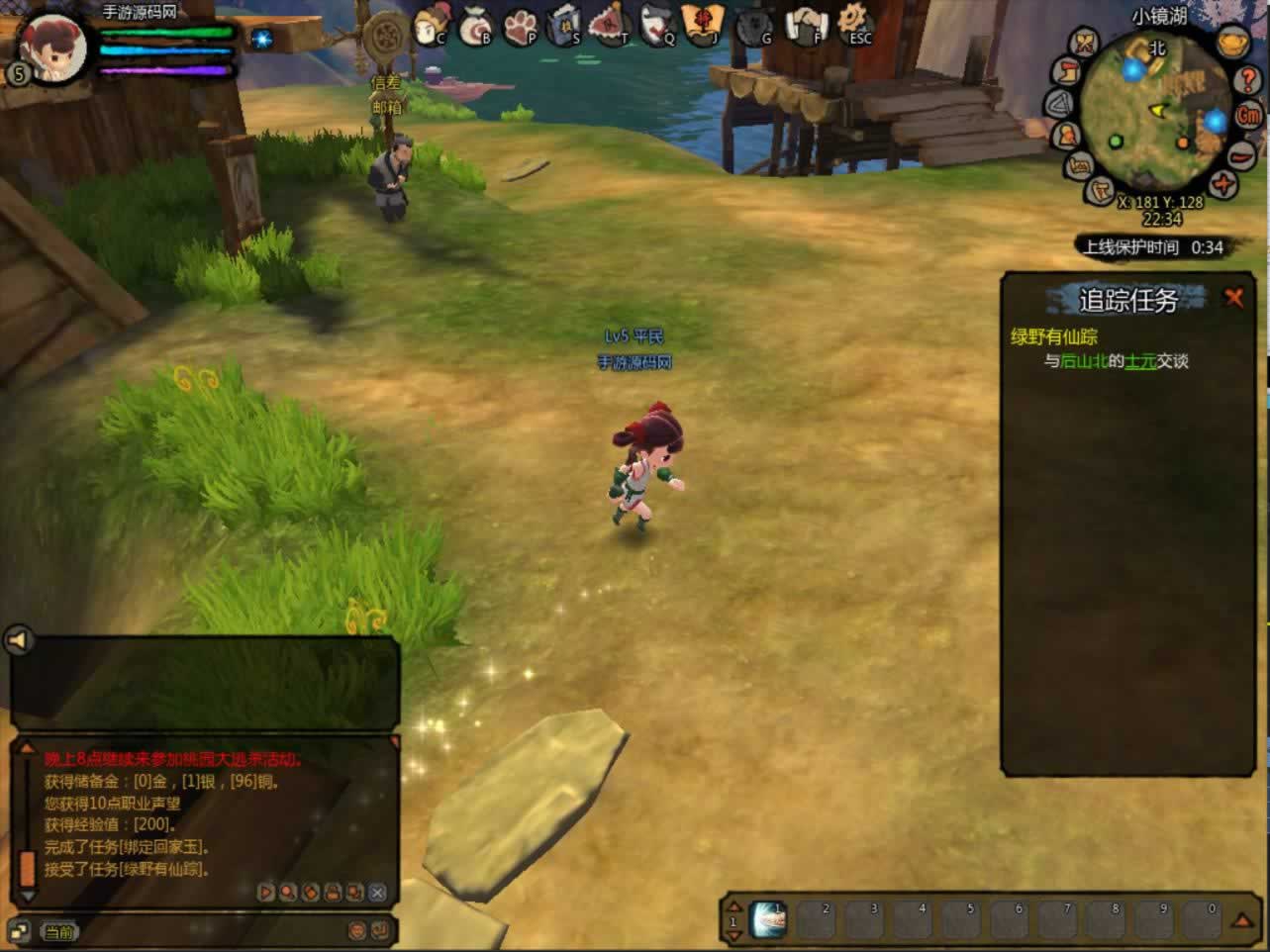The width and height of the screenshot is (1270, 952).
Task: Activate the skill in hotbar slot 1
Action: tap(768, 920)
